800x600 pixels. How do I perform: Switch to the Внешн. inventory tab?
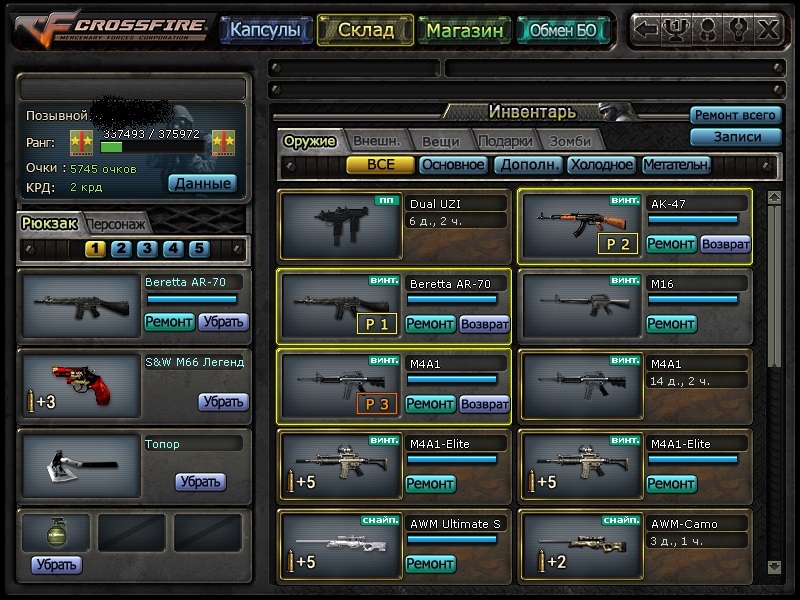pos(376,141)
